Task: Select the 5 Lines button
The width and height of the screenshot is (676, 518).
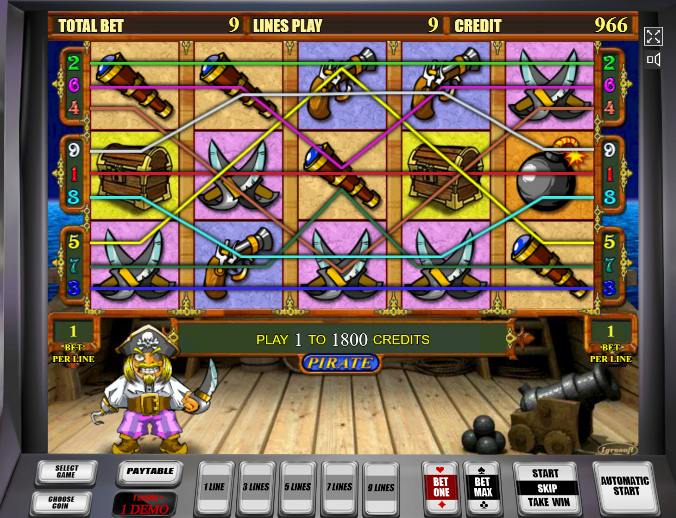Action: (298, 486)
